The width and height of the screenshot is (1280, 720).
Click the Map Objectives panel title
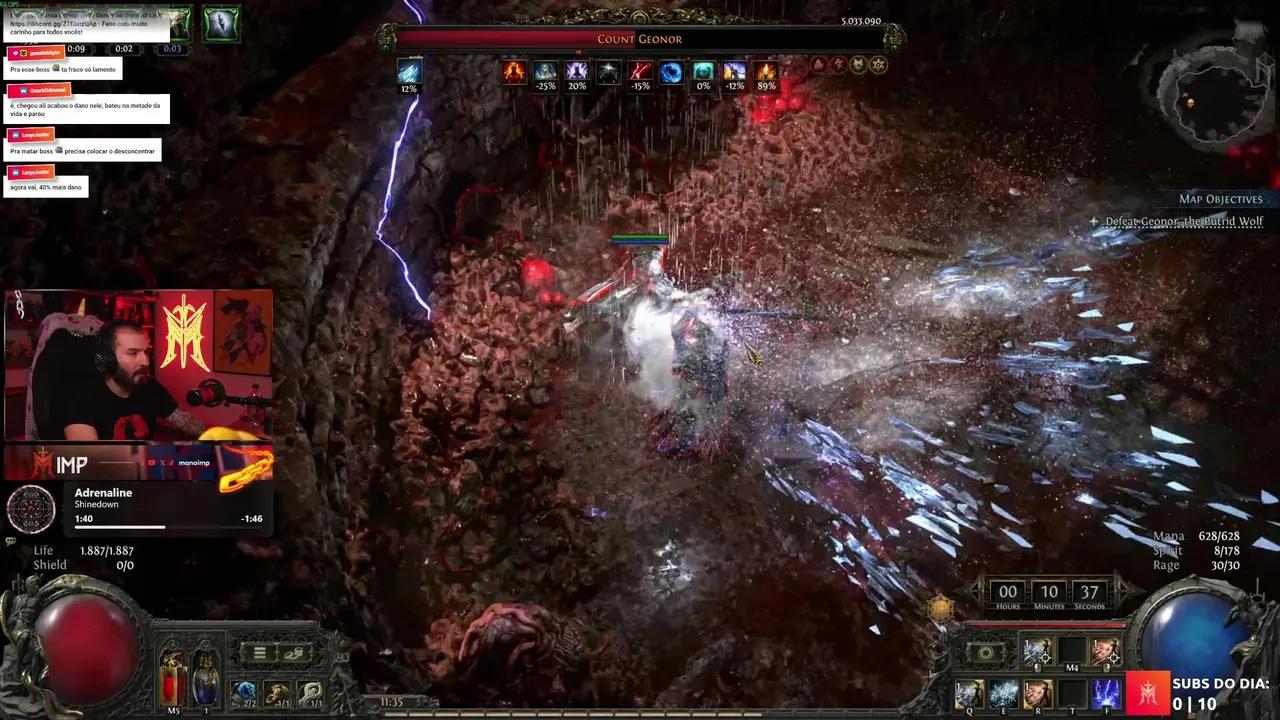[1219, 199]
